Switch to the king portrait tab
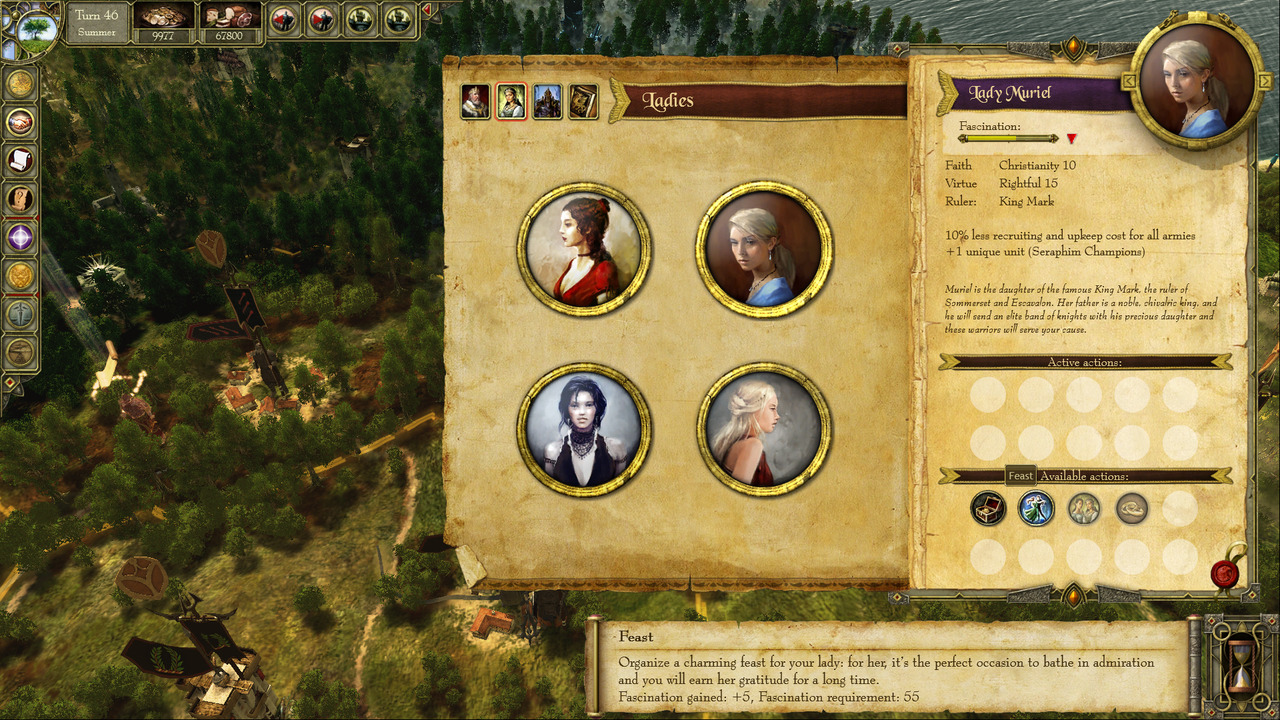This screenshot has width=1280, height=720. click(475, 102)
